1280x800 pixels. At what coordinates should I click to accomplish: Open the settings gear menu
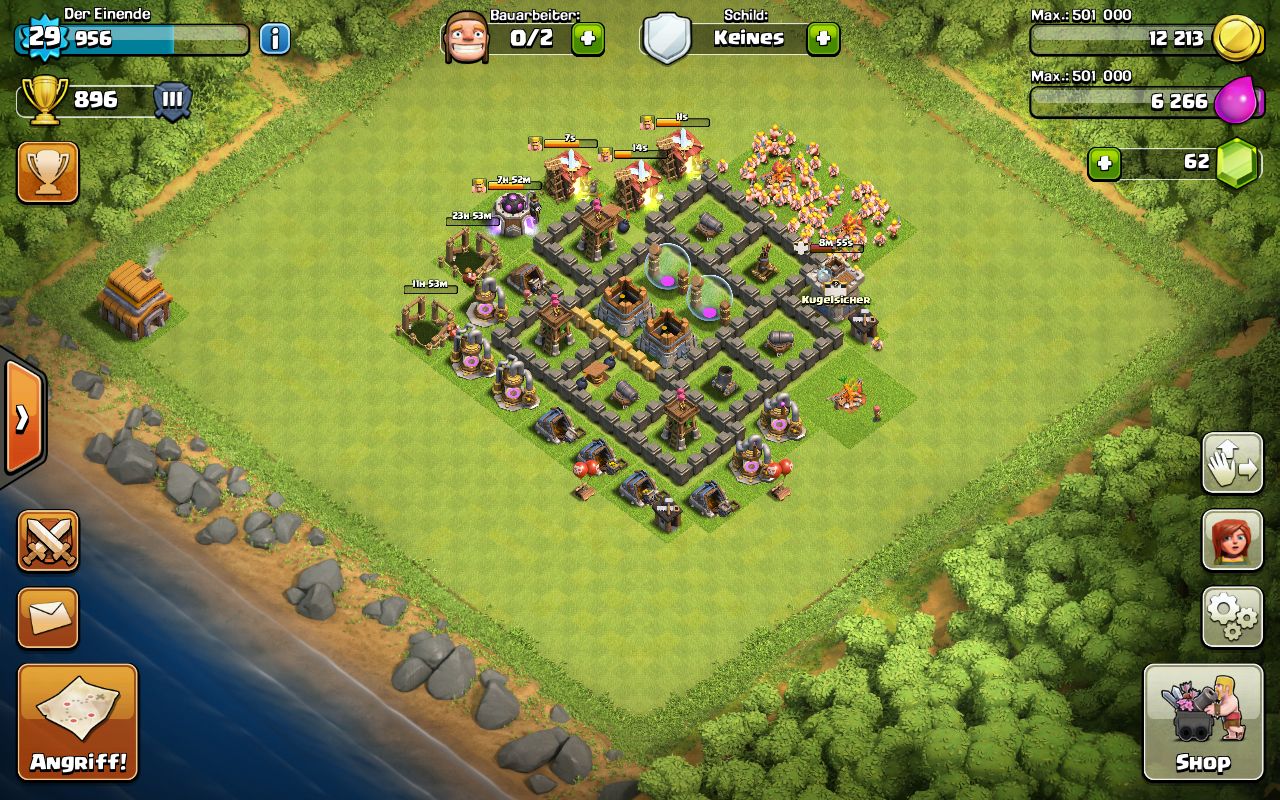click(1232, 617)
